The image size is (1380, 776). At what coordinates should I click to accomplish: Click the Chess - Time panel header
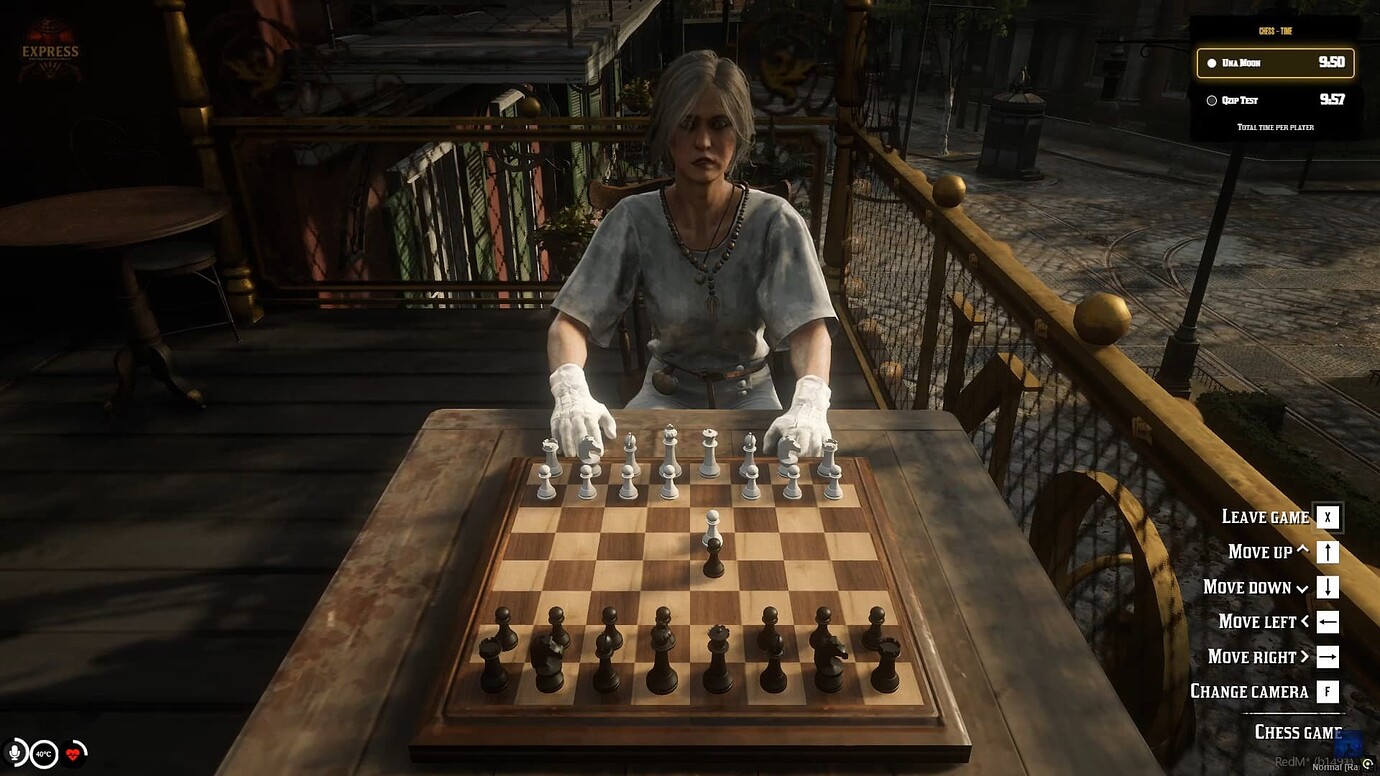coord(1275,31)
